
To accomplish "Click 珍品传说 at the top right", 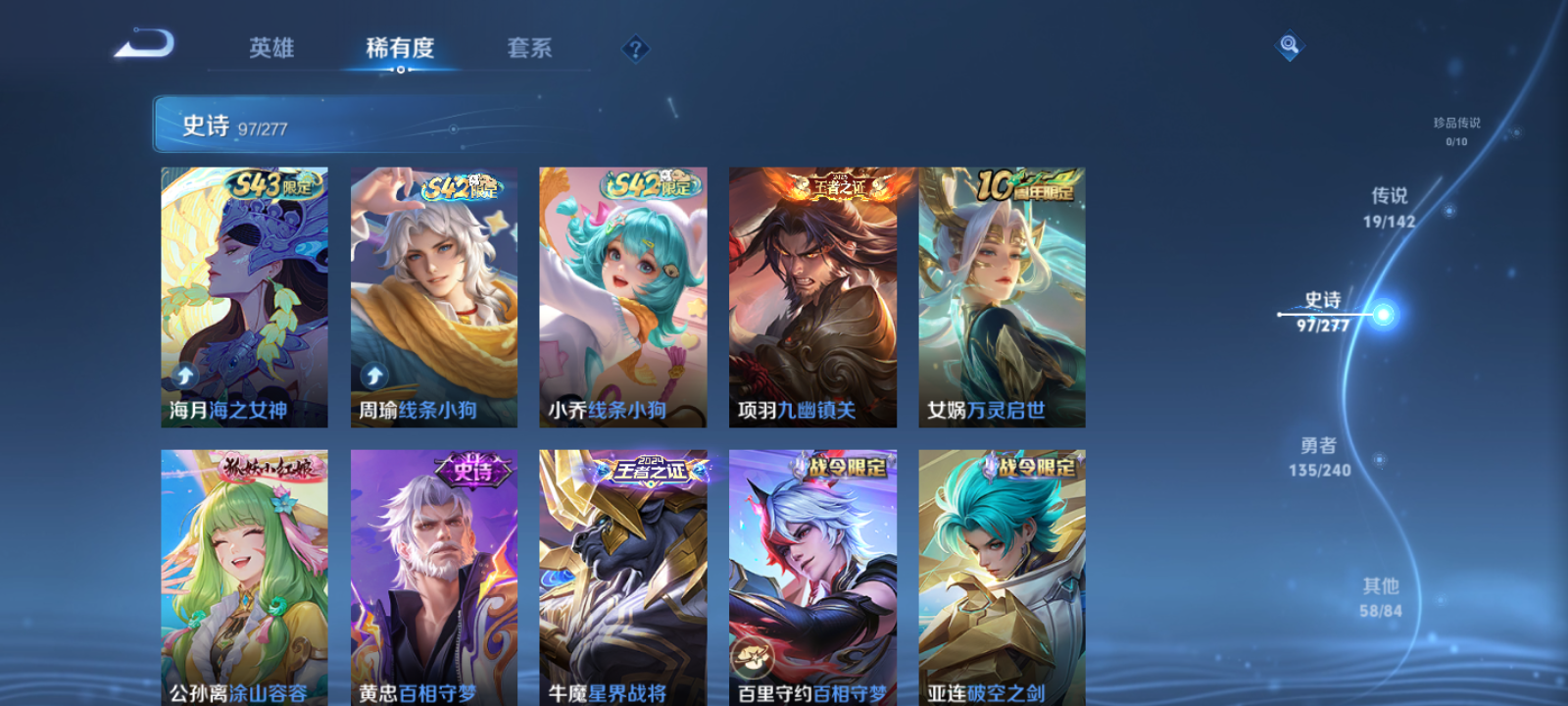I will coord(1456,125).
